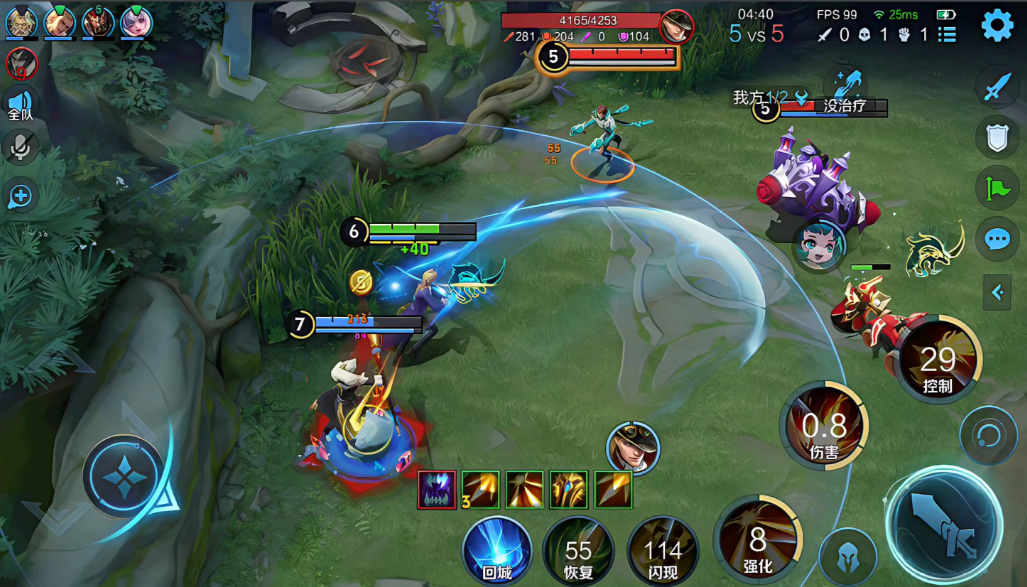The width and height of the screenshot is (1027, 587).
Task: Cast the 闪现 flash spell
Action: pos(662,552)
